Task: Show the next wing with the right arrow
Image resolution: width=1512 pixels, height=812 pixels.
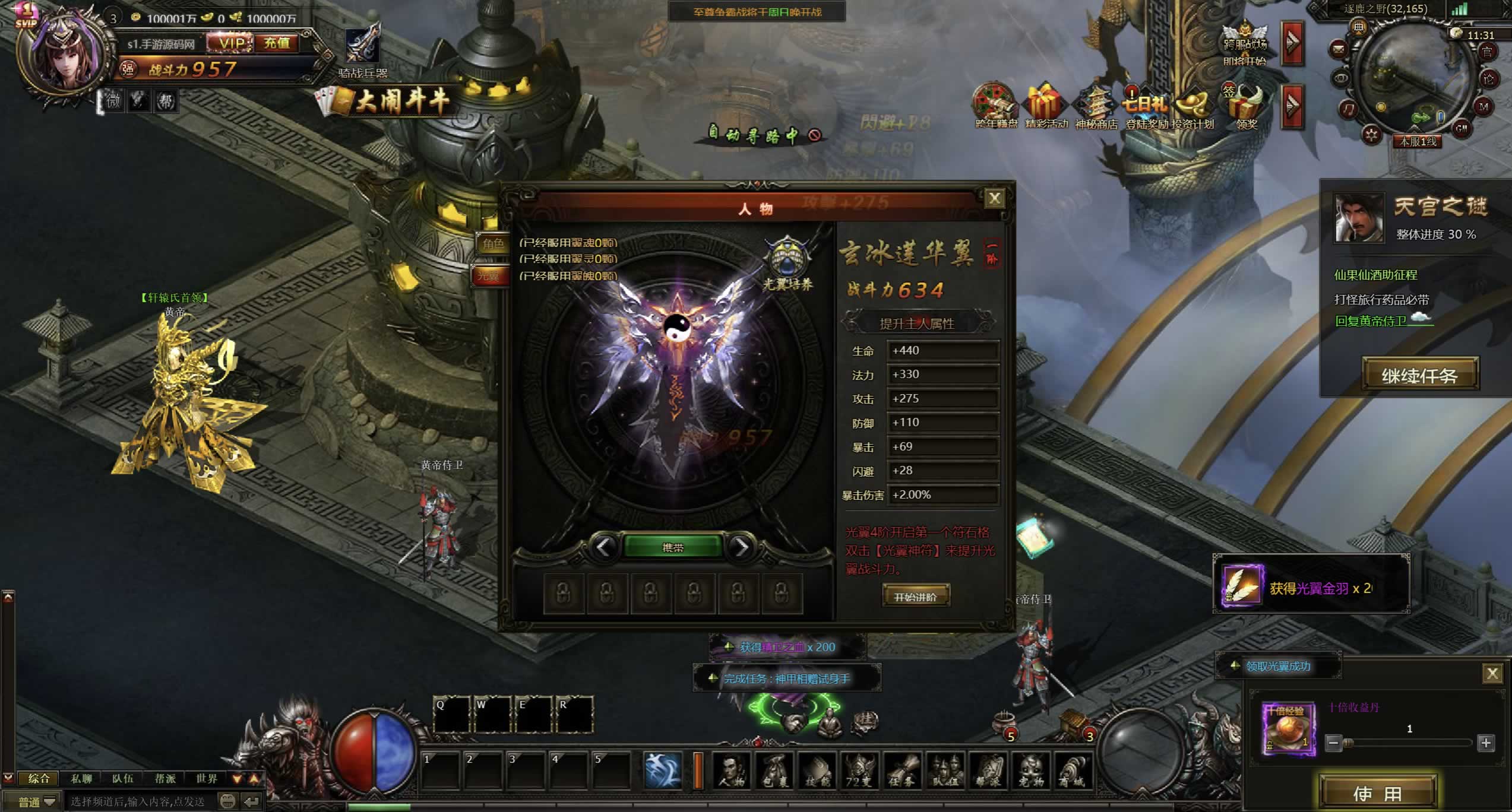Action: click(x=741, y=547)
